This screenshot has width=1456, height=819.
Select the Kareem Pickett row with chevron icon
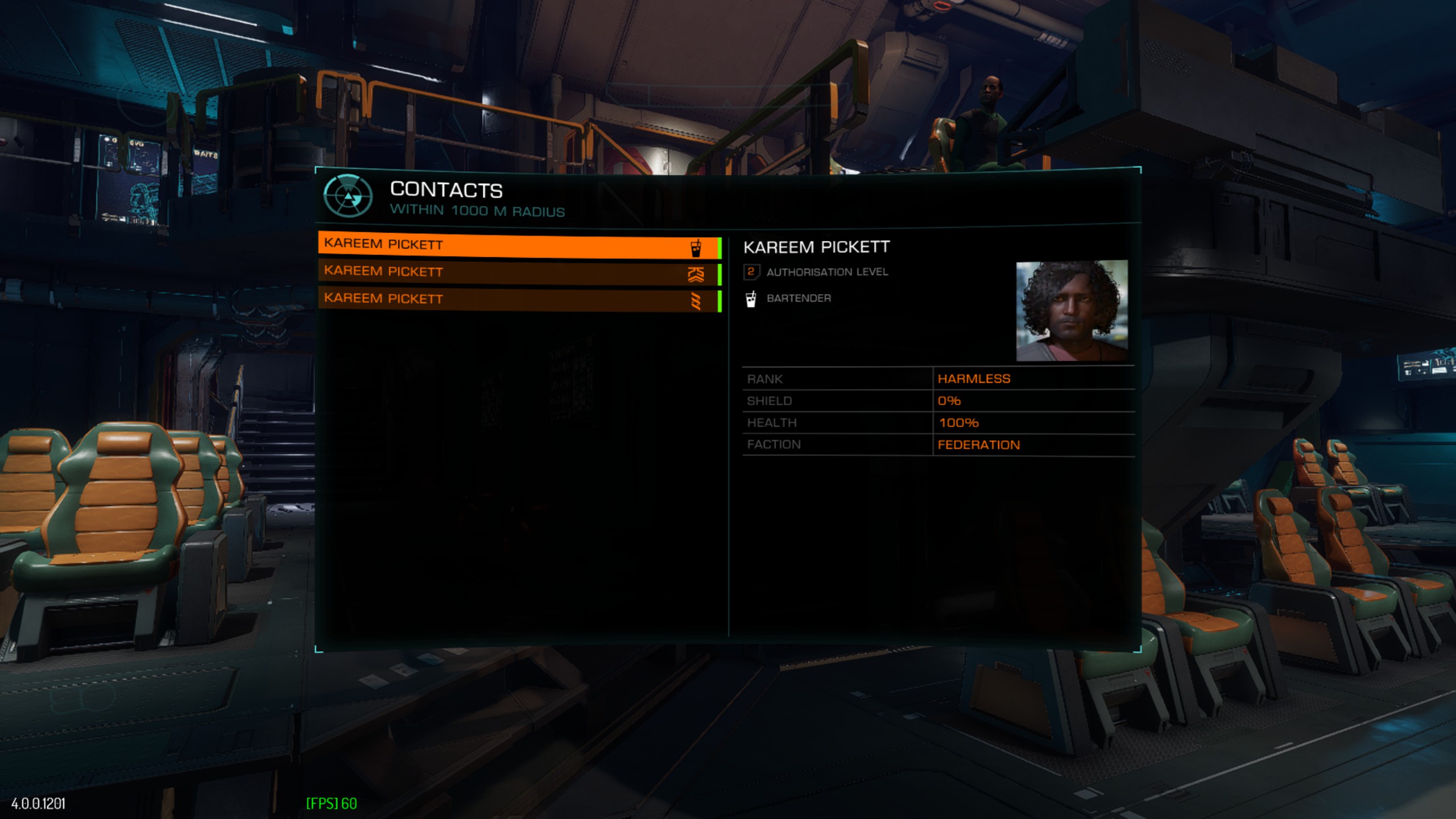(x=518, y=273)
